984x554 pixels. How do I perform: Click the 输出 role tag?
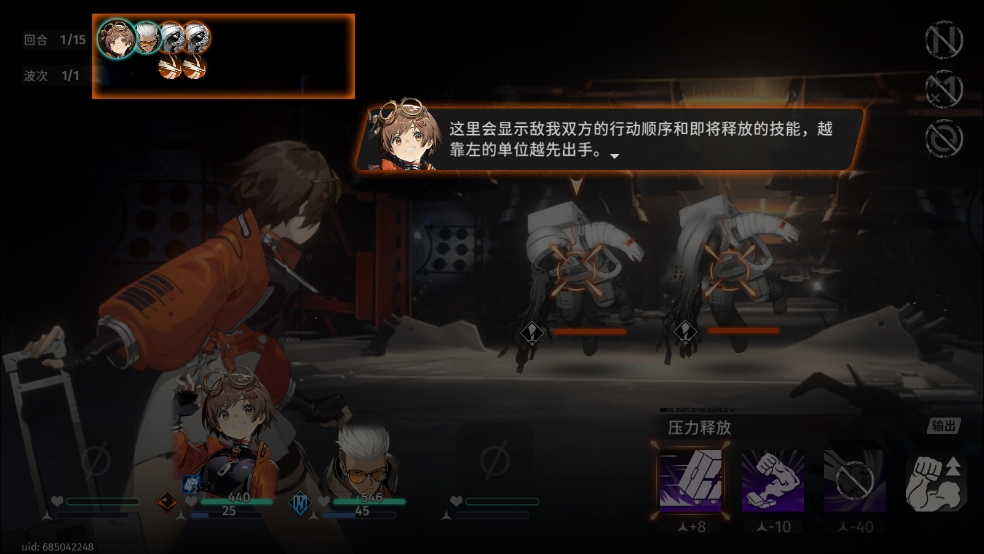click(x=943, y=425)
